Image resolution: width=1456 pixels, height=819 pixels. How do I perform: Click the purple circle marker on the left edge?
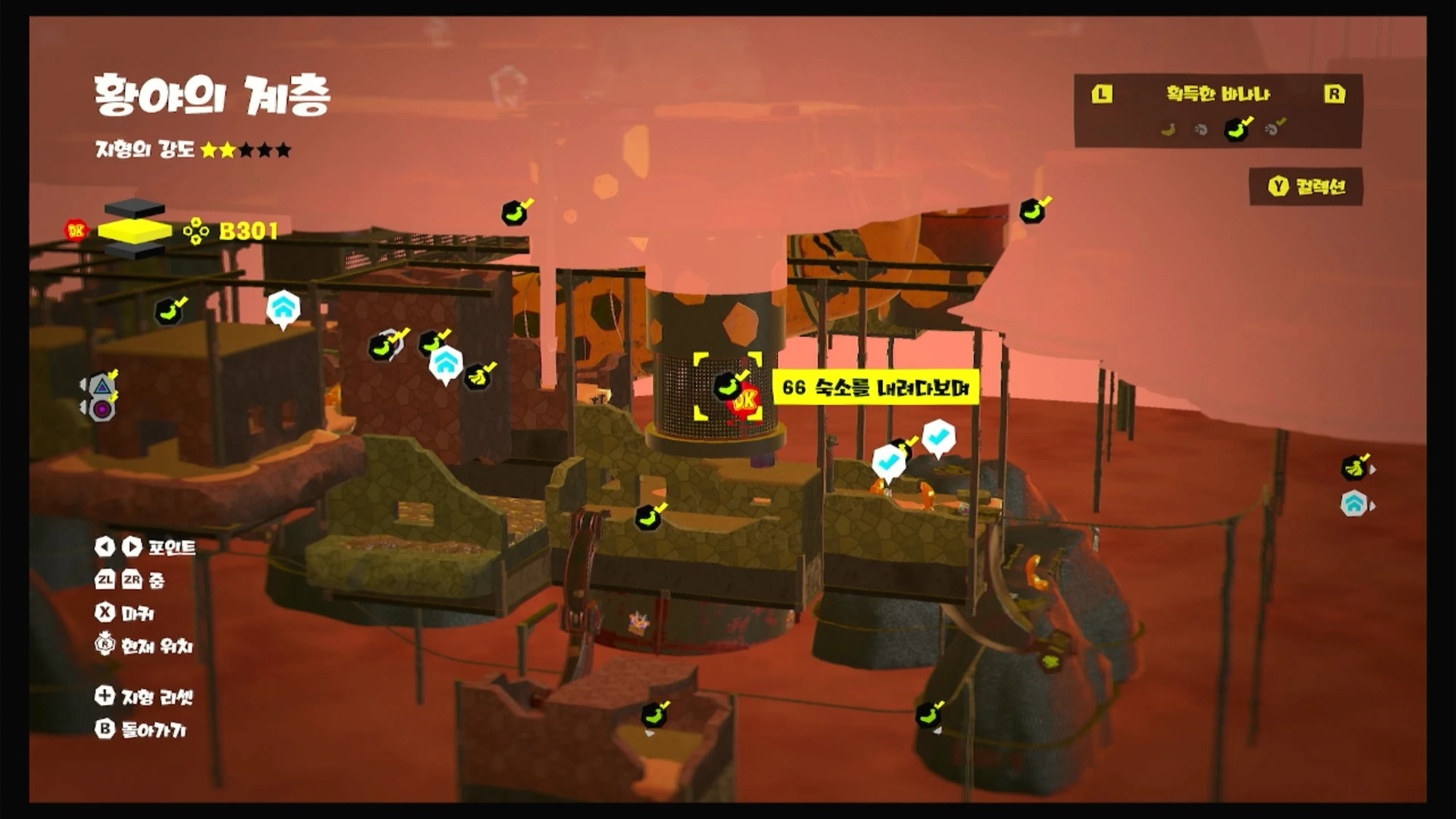click(x=102, y=409)
